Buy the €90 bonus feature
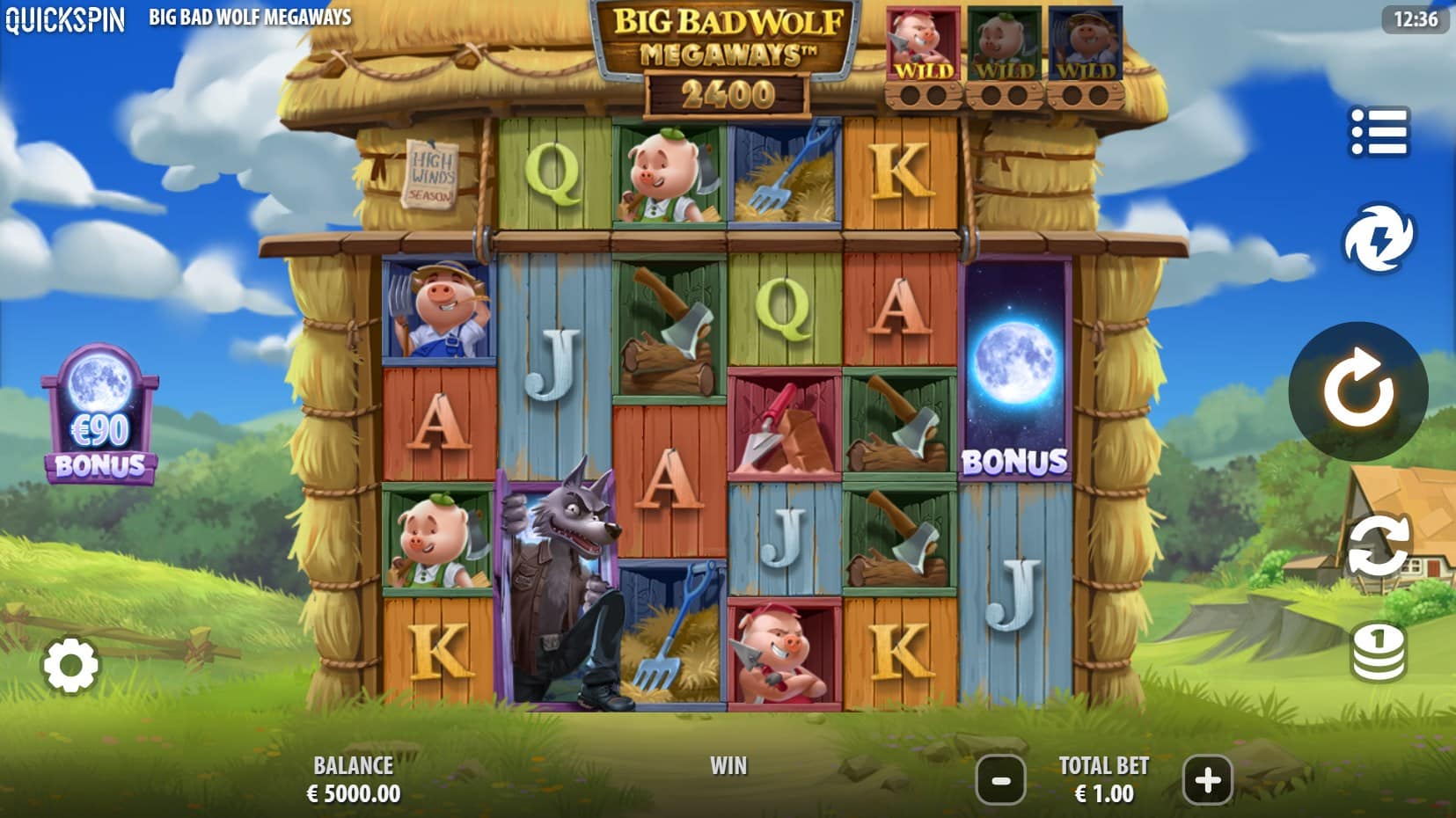The image size is (1456, 818). (x=100, y=415)
